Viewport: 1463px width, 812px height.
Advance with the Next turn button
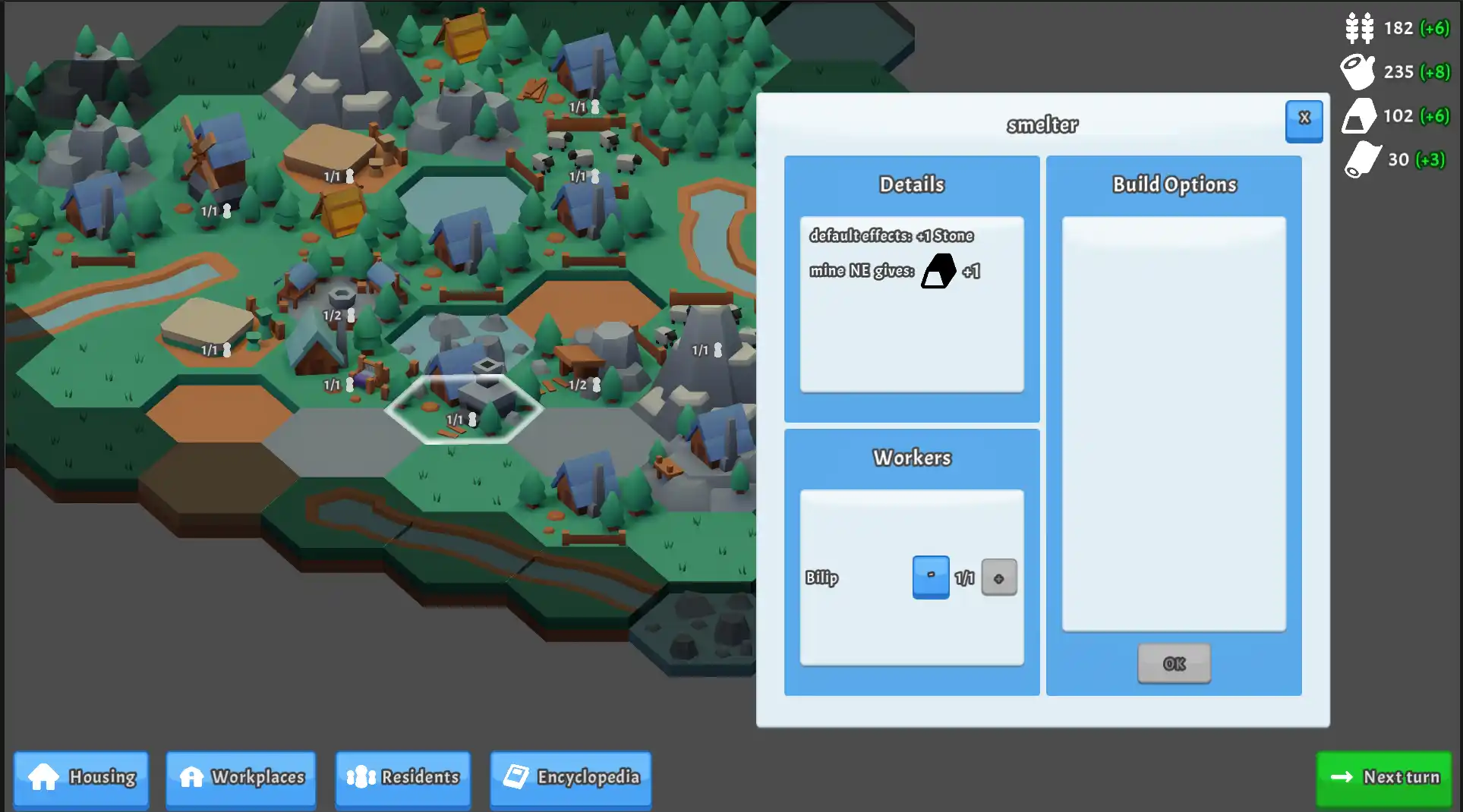(1383, 778)
